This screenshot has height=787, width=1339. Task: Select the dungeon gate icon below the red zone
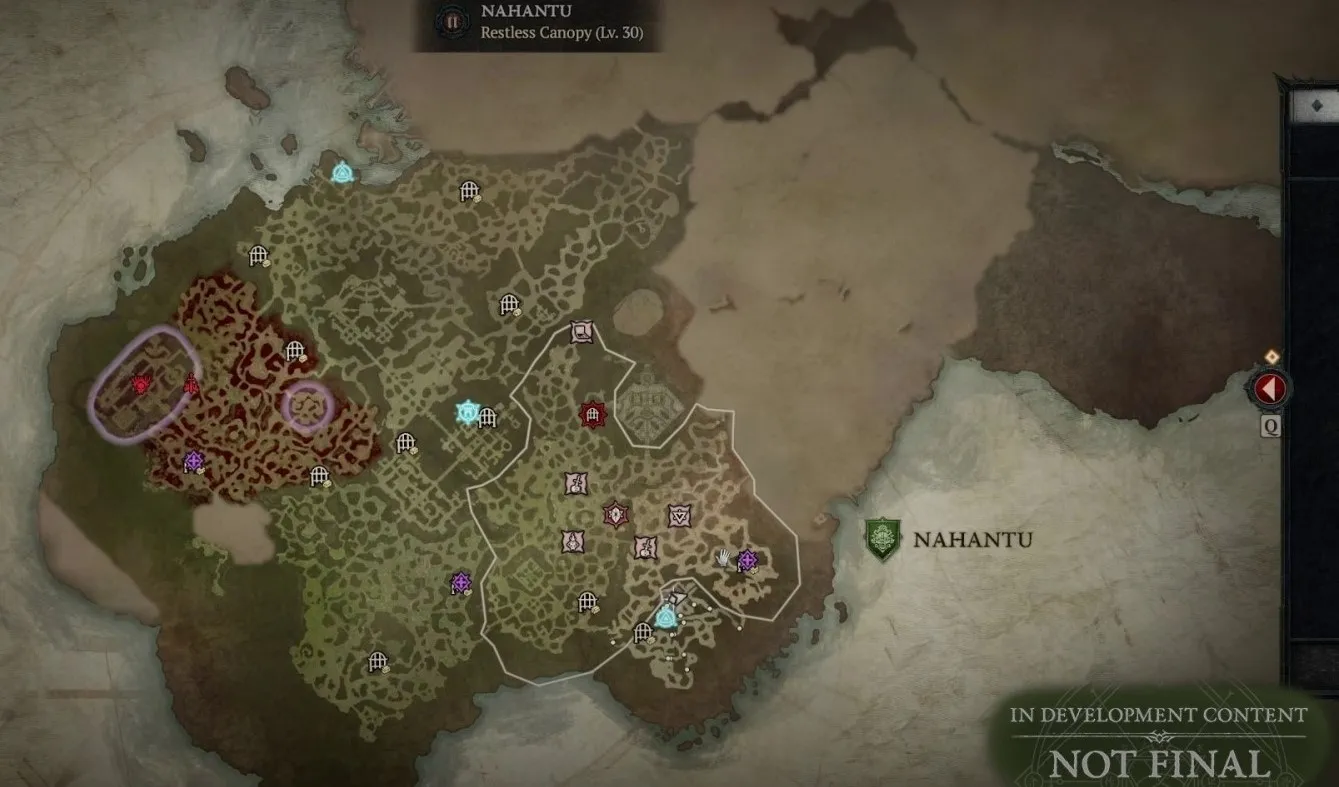pos(318,474)
